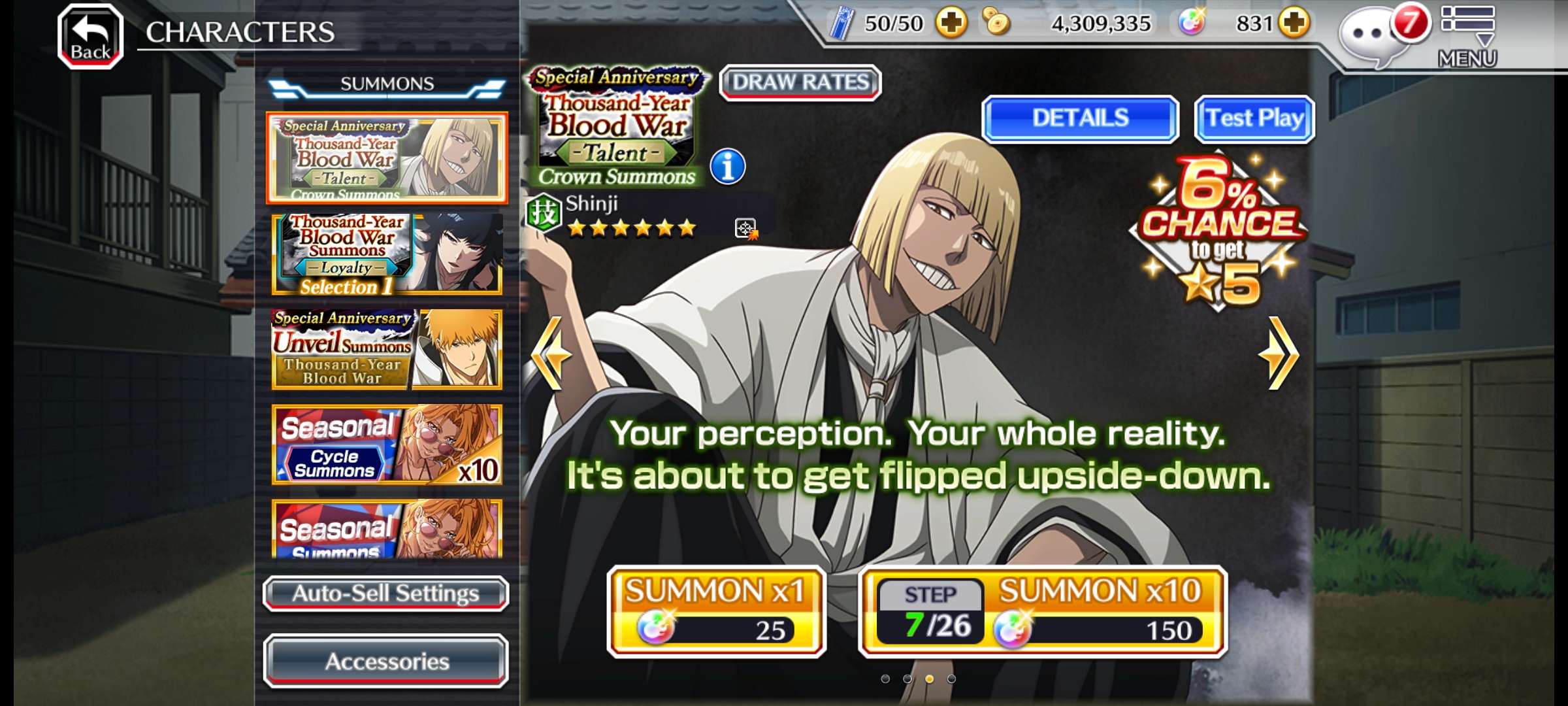The width and height of the screenshot is (1568, 706).
Task: Open the DETAILS panel
Action: coord(1080,118)
